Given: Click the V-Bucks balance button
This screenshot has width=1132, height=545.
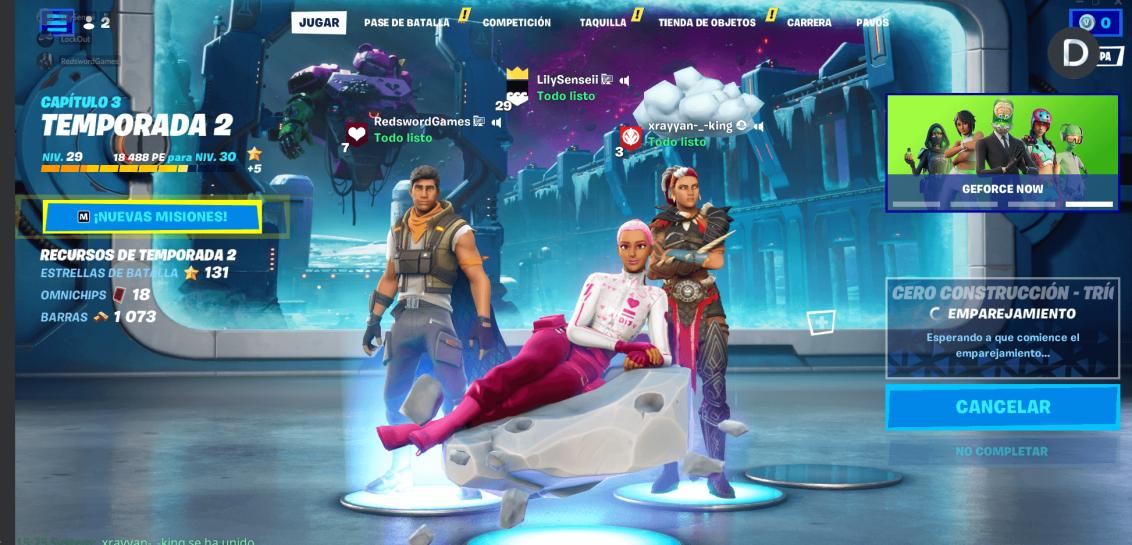Looking at the screenshot, I should pos(1095,23).
